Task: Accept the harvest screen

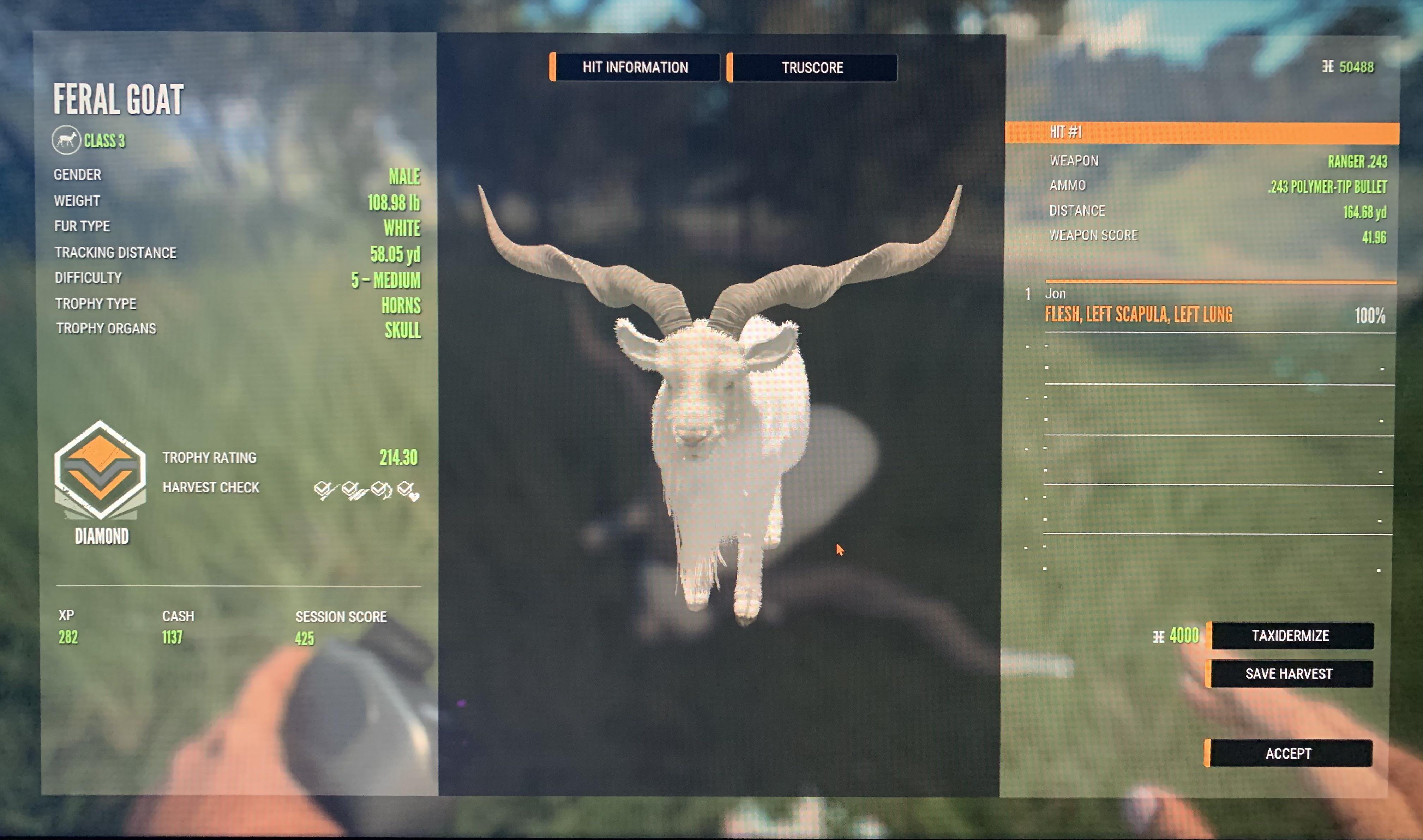Action: pos(1288,754)
